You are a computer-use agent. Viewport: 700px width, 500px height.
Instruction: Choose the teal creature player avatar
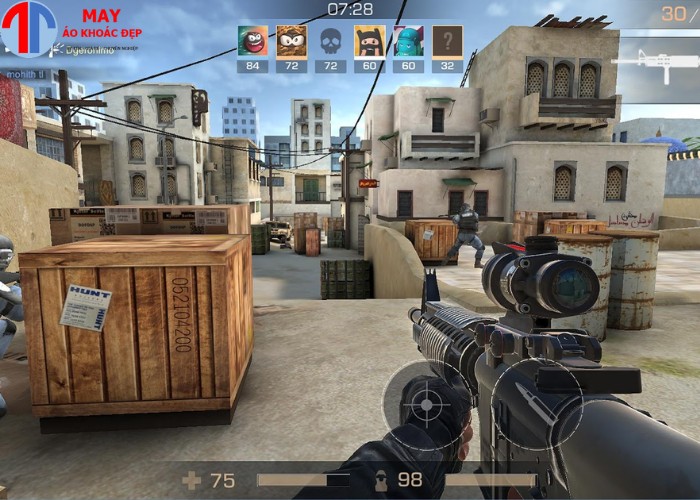tap(408, 41)
